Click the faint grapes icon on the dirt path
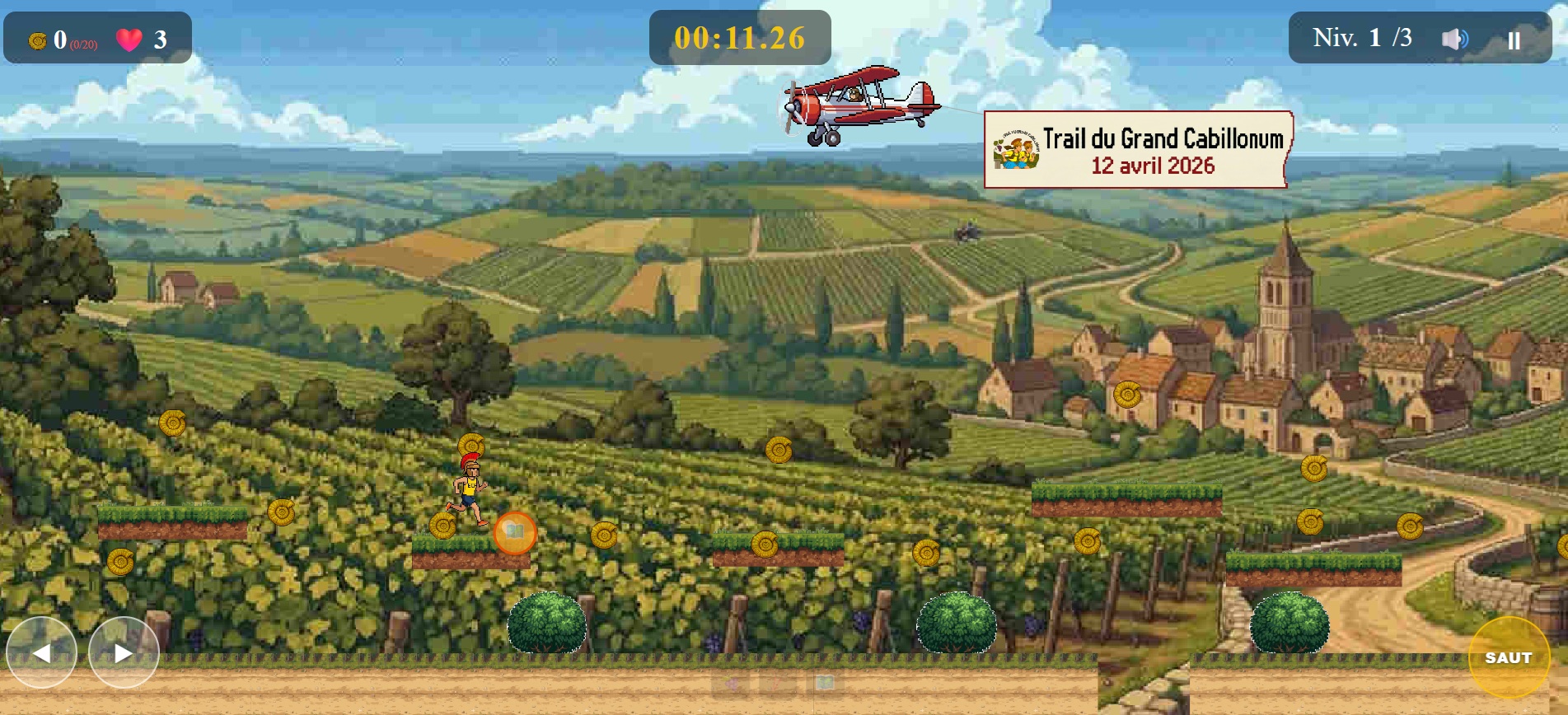Screen dimensions: 1568x715 point(732,683)
